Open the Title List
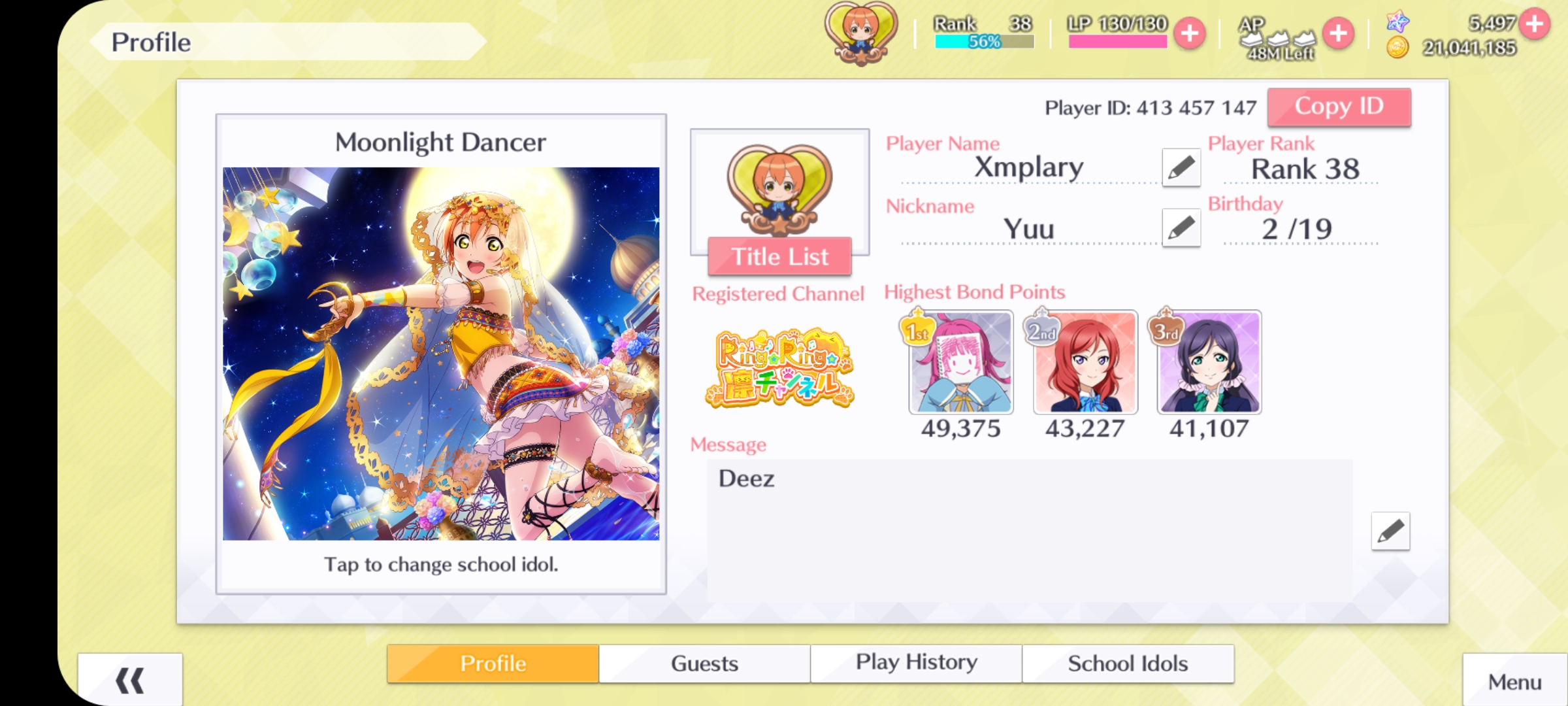 point(779,256)
